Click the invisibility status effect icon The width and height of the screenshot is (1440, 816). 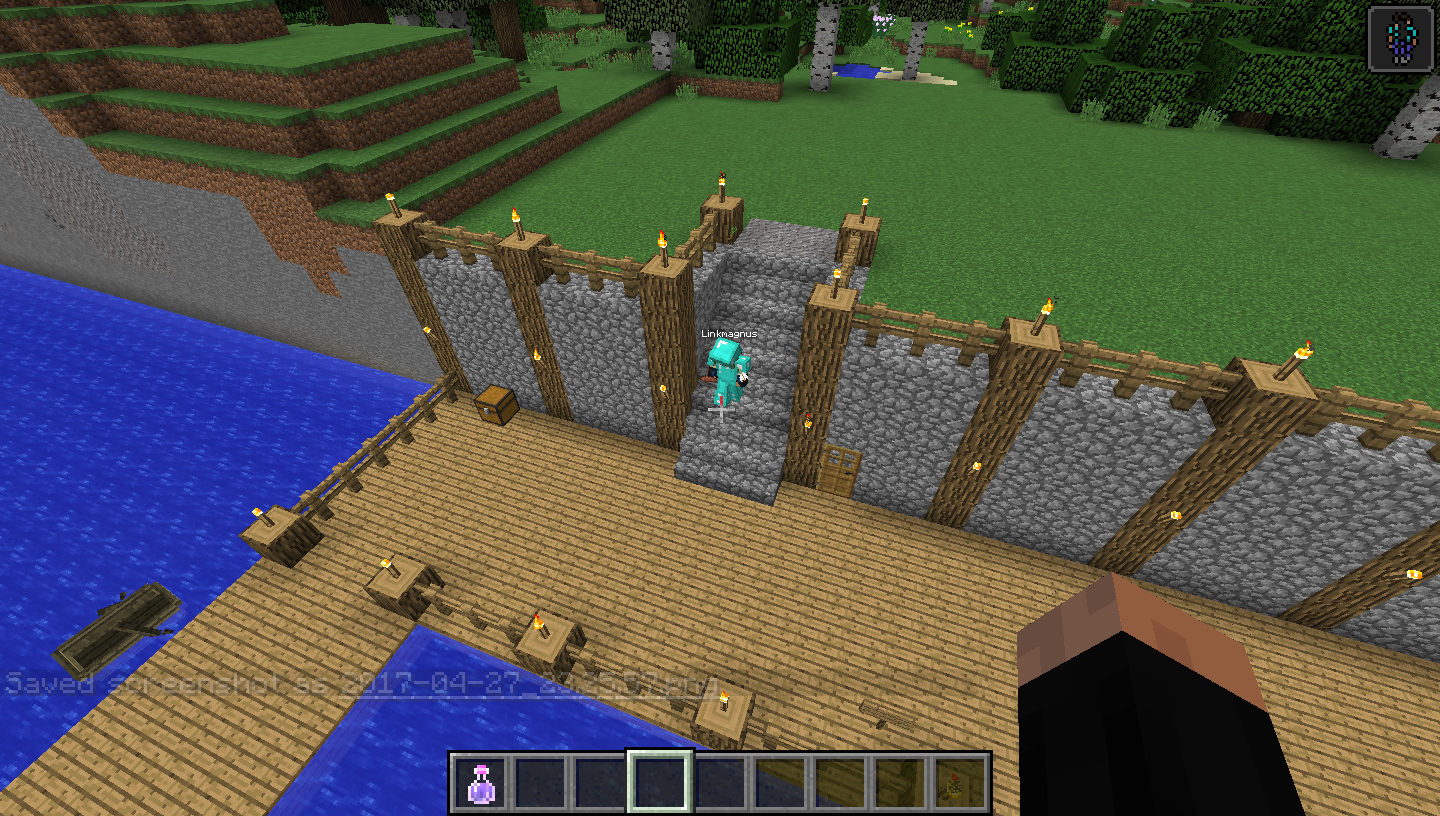(1400, 39)
